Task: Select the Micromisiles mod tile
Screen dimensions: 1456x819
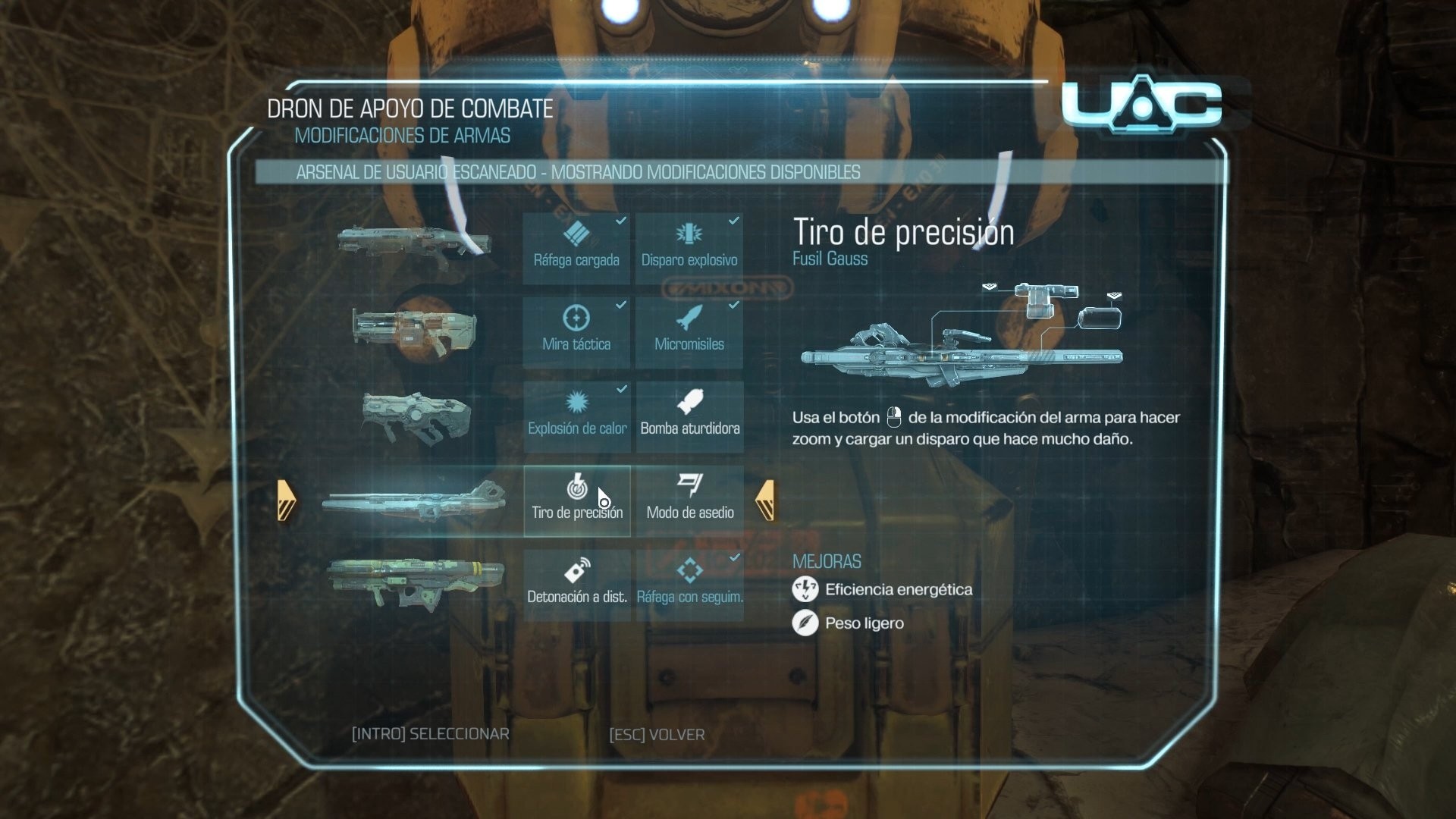Action: point(689,332)
